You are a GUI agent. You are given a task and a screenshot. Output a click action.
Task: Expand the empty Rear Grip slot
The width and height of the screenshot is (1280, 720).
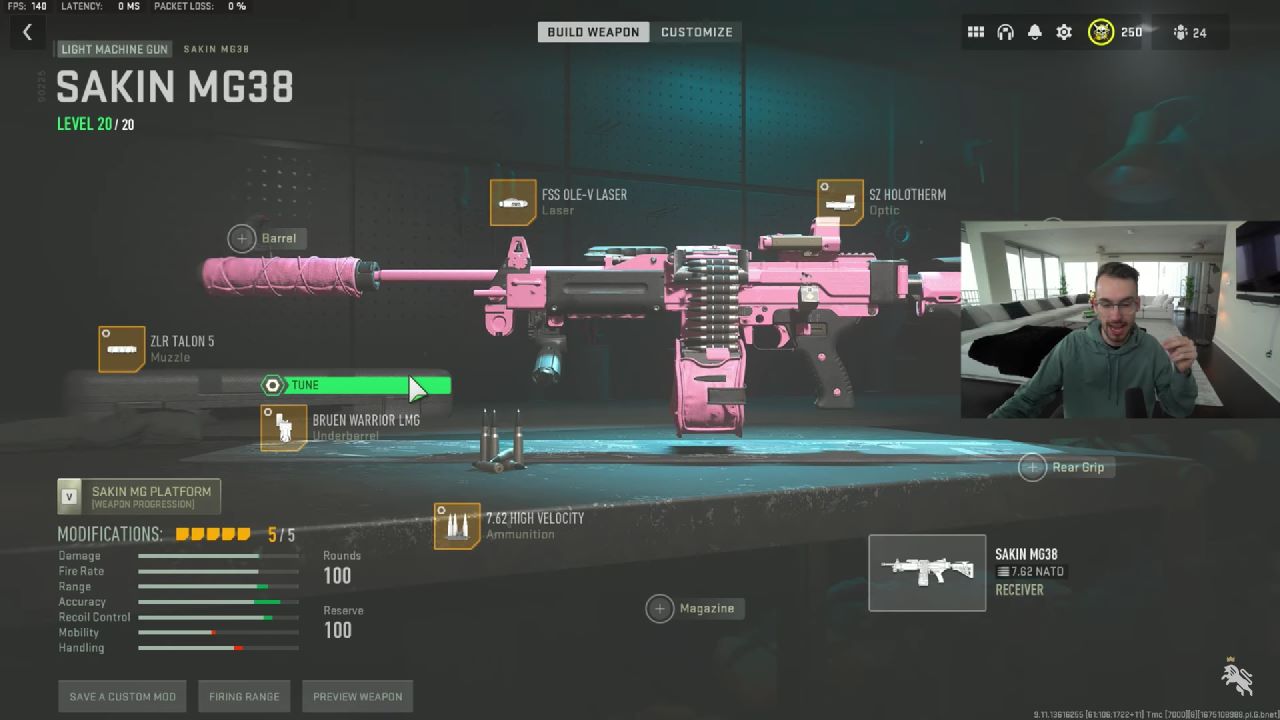point(1031,467)
